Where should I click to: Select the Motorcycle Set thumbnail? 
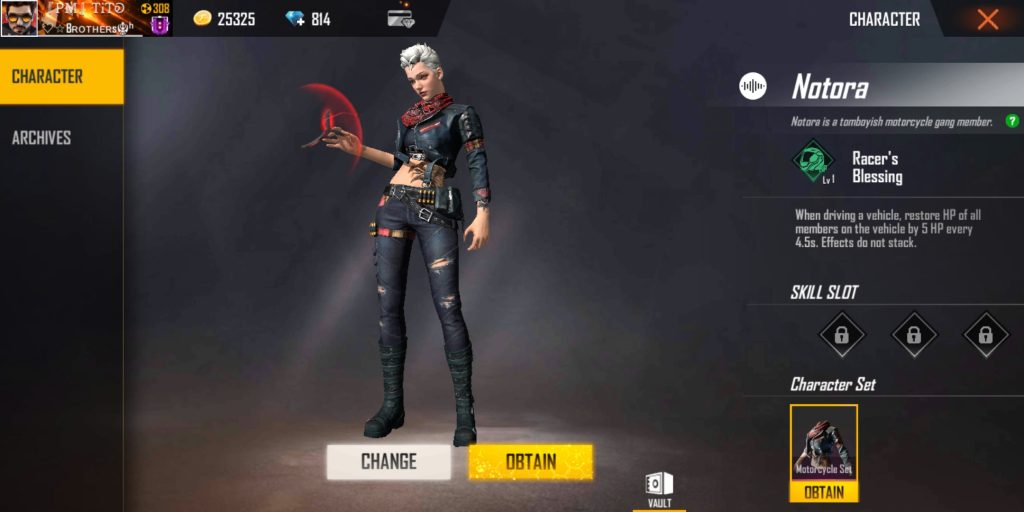824,444
